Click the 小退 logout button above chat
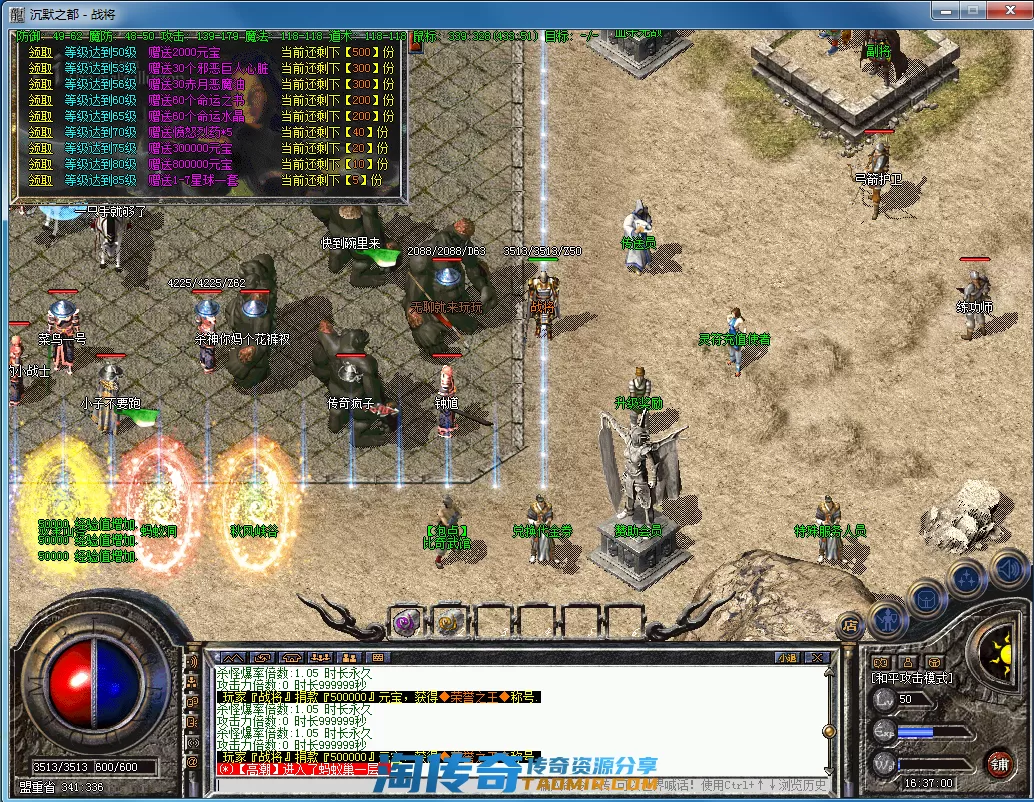1034x802 pixels. pos(787,657)
